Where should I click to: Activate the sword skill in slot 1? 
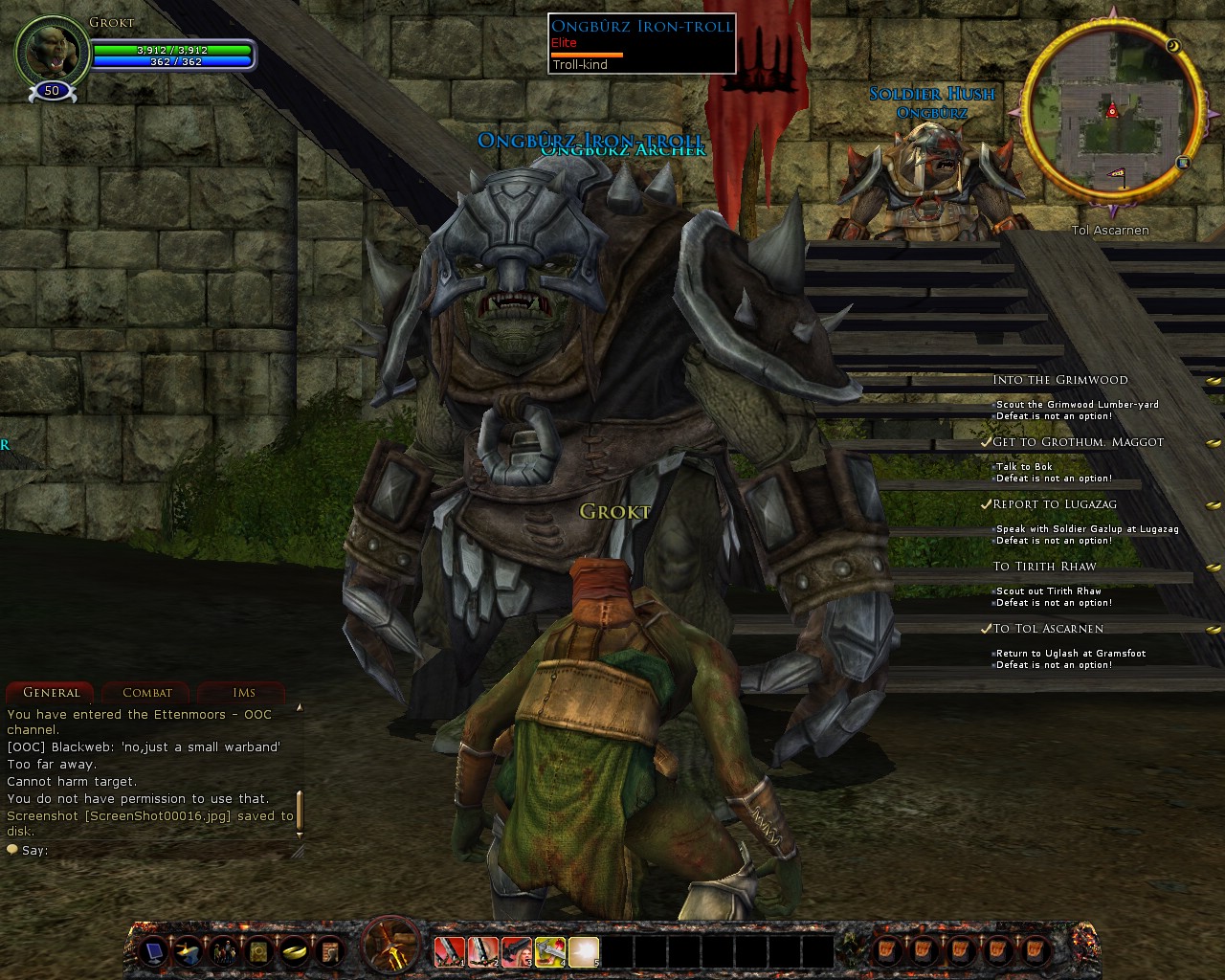[x=449, y=950]
